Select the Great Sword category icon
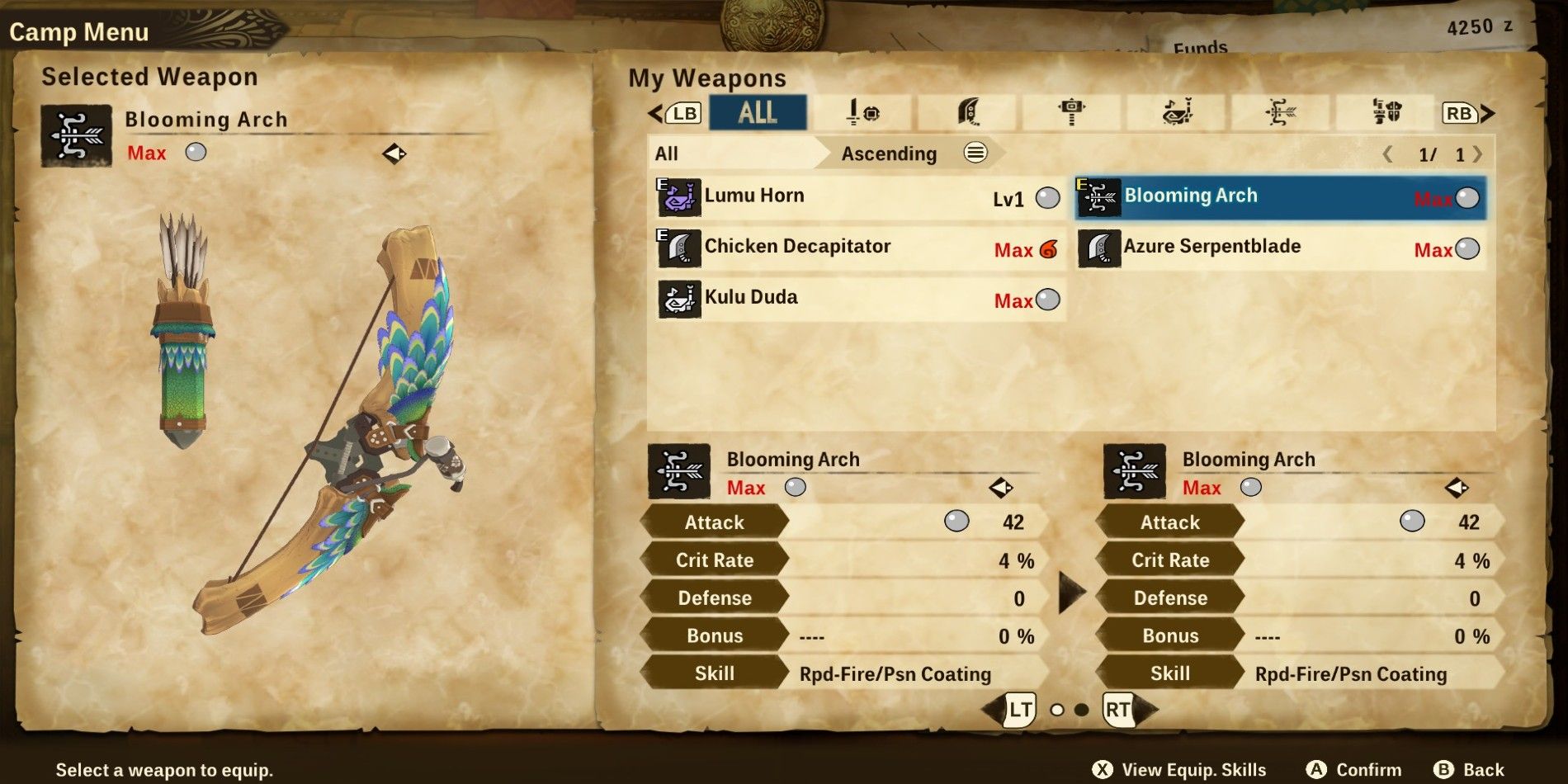 (x=967, y=114)
